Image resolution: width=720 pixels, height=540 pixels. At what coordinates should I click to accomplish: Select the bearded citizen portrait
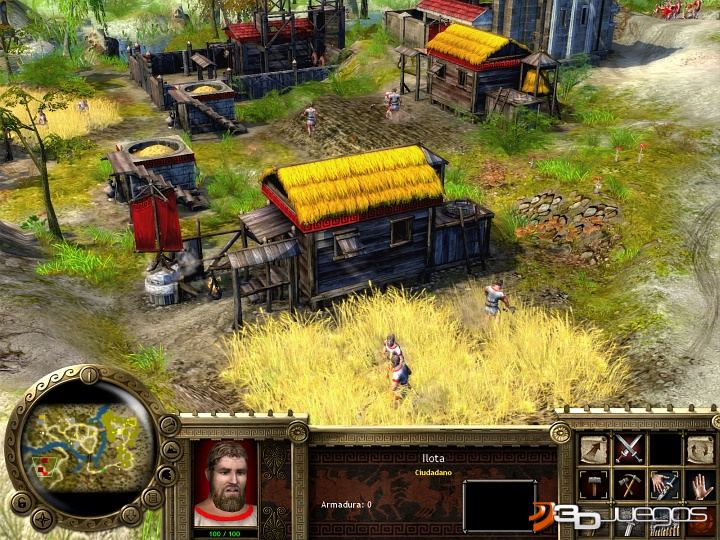tap(225, 482)
